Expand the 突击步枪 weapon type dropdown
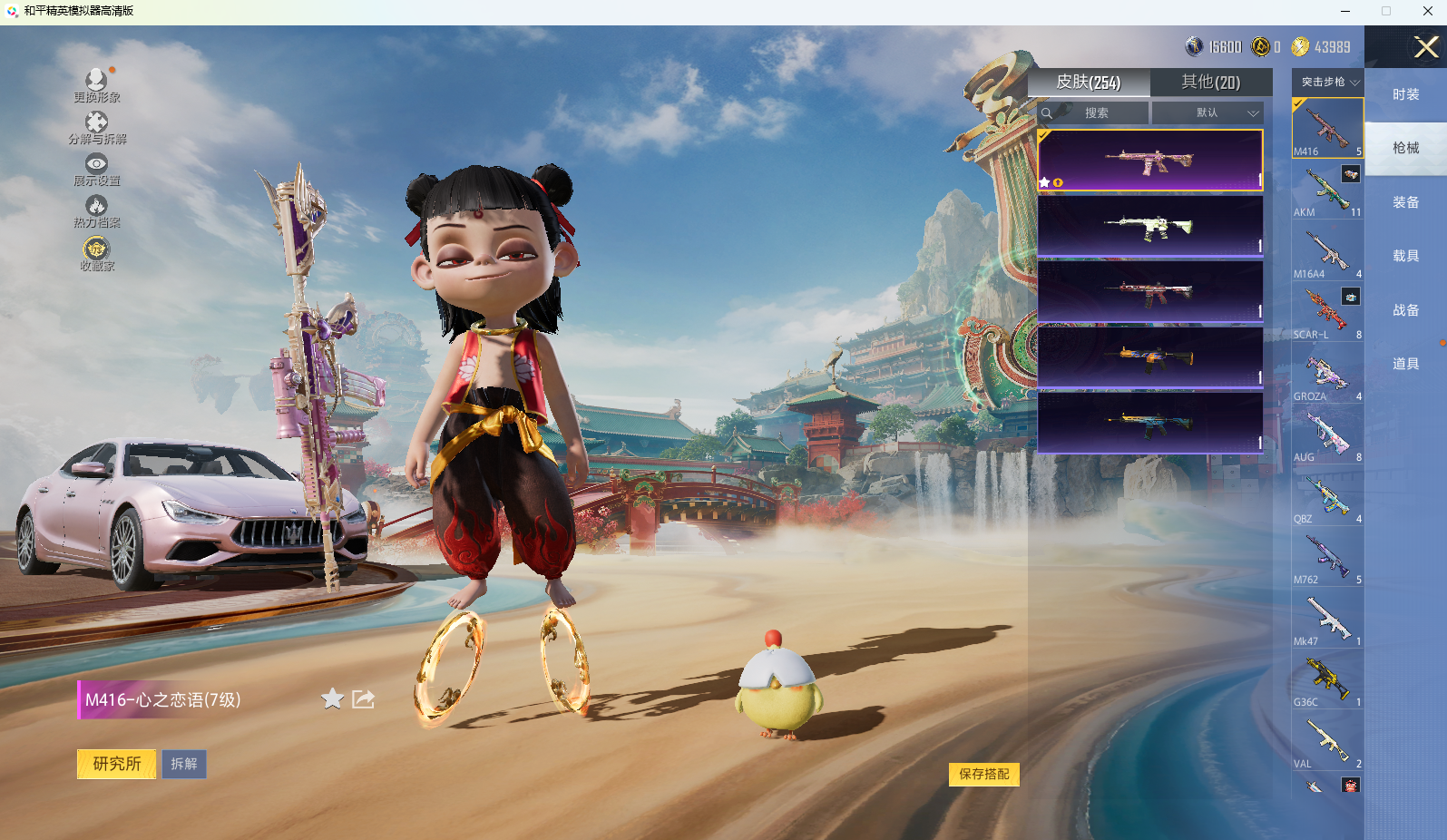 point(1328,82)
